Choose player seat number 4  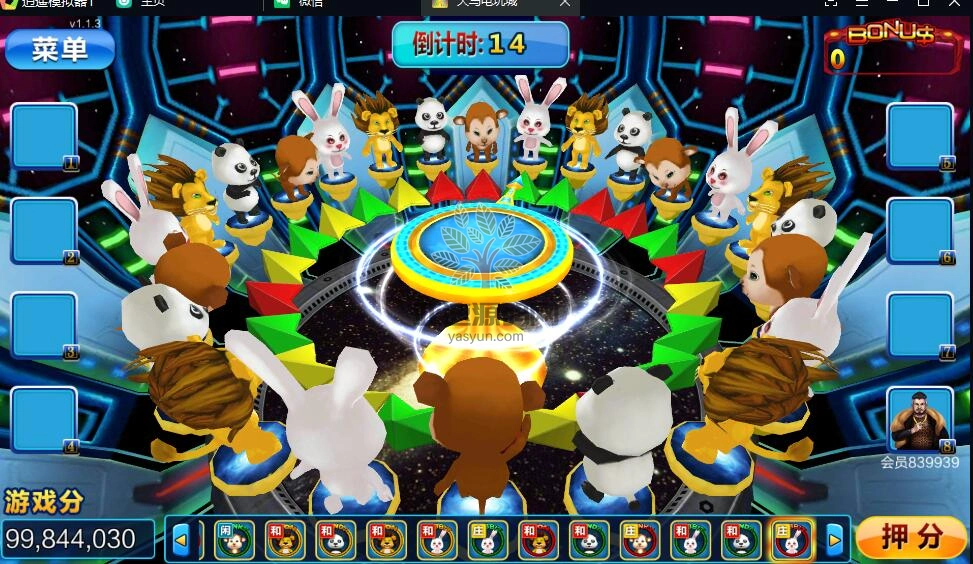(44, 419)
